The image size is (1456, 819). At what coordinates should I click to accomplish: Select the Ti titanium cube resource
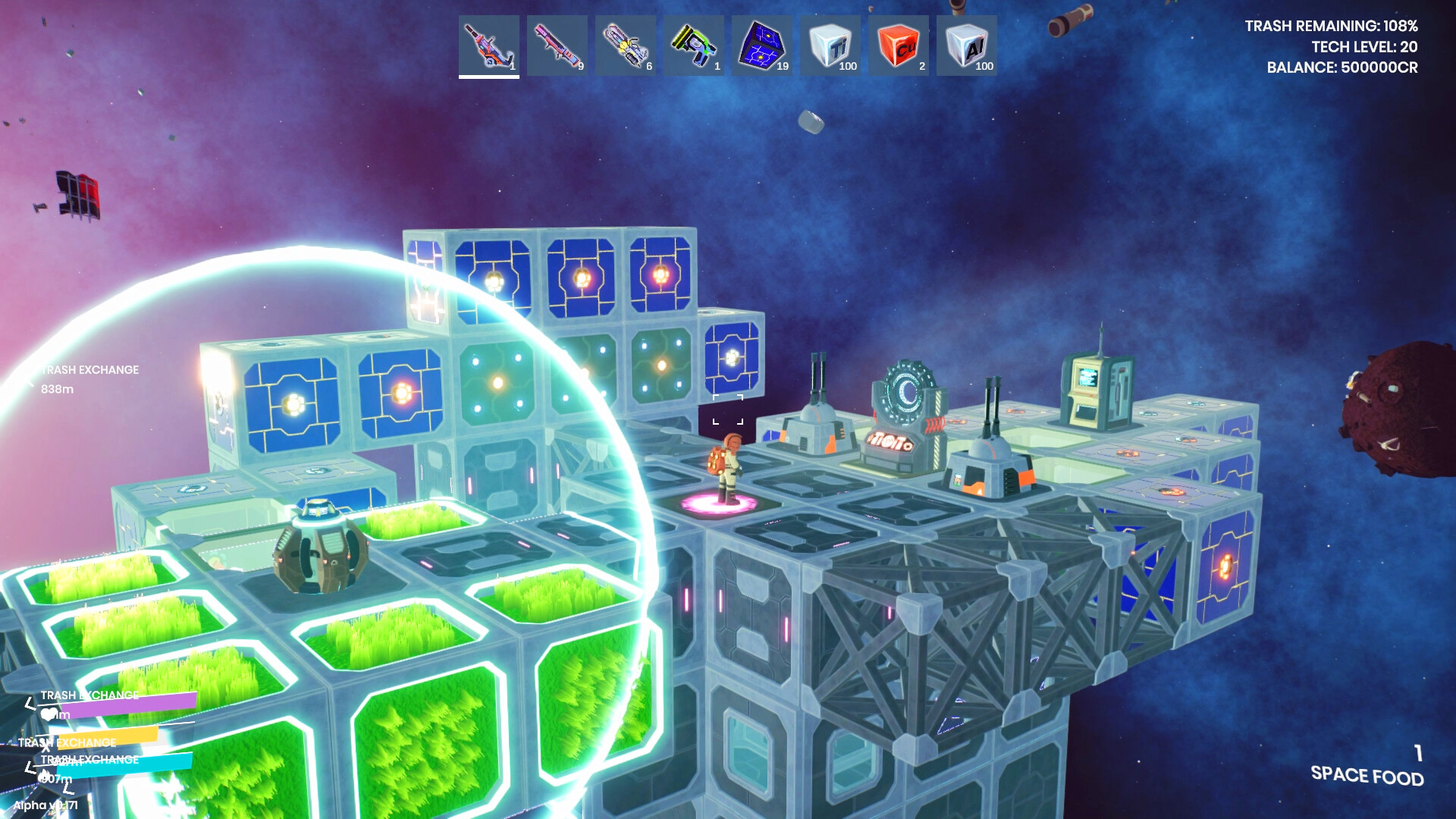(x=830, y=45)
